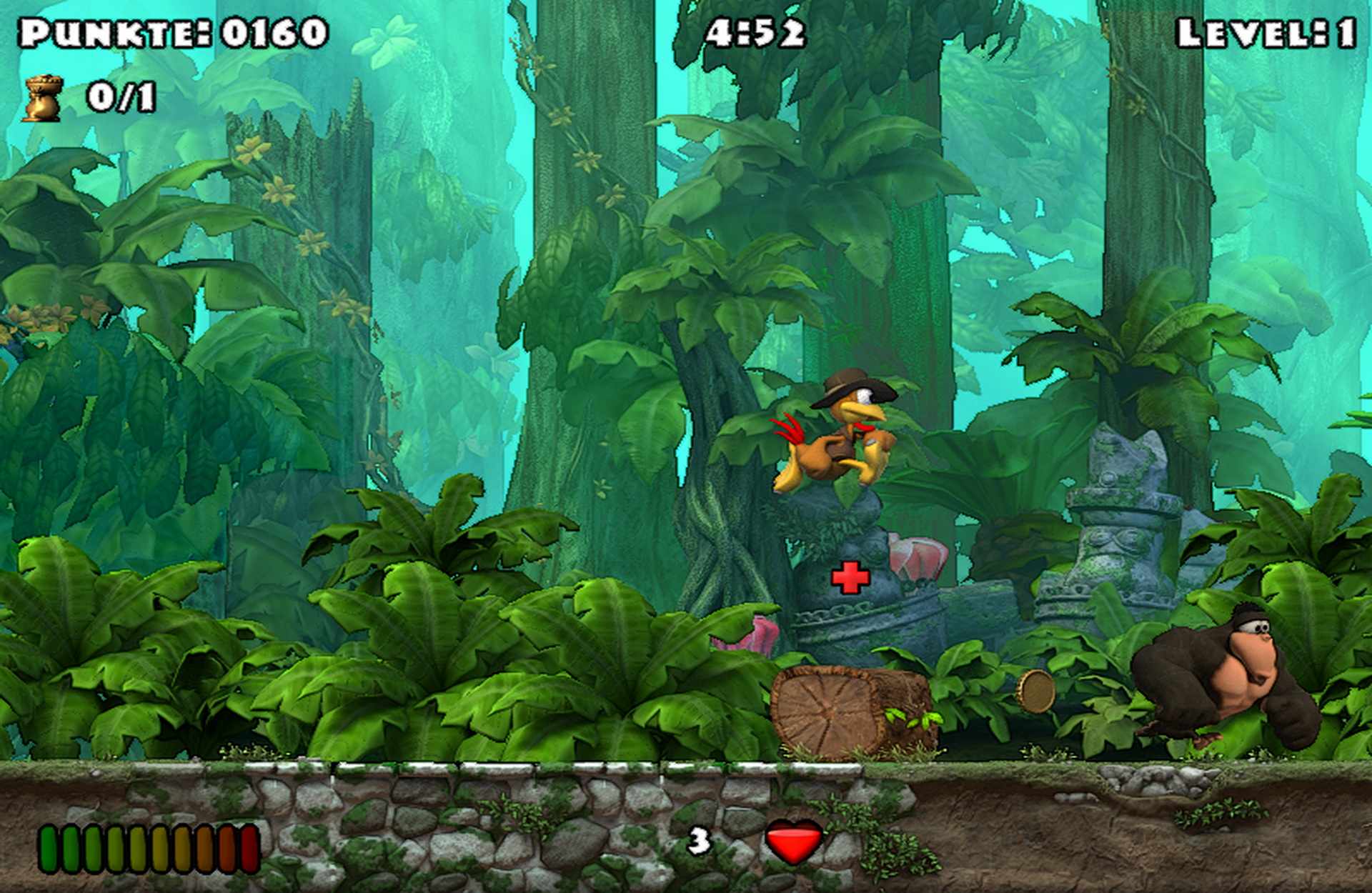
Task: Click the golden treasure sack icon
Action: coord(44,99)
